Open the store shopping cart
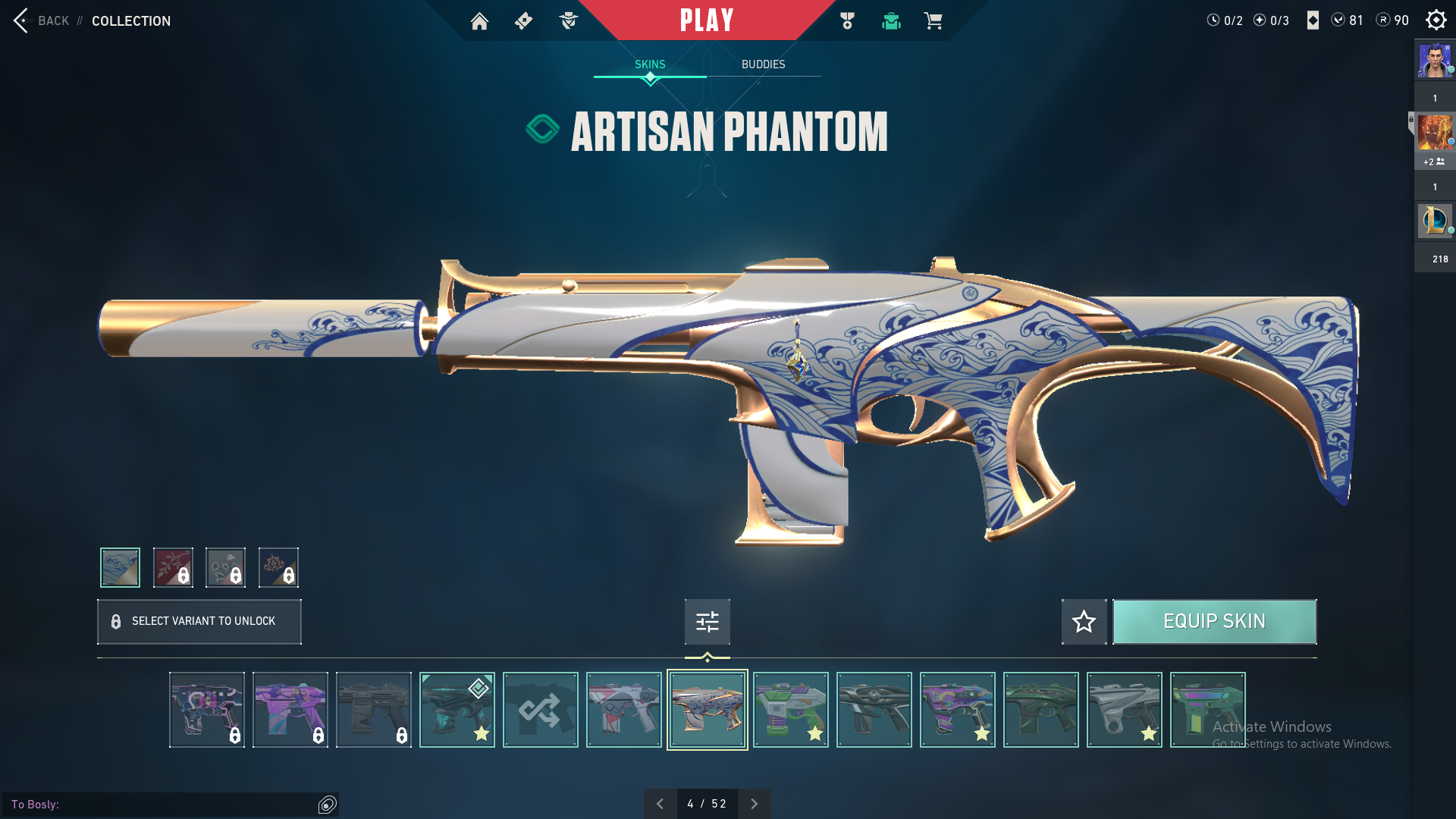This screenshot has width=1456, height=819. [933, 21]
